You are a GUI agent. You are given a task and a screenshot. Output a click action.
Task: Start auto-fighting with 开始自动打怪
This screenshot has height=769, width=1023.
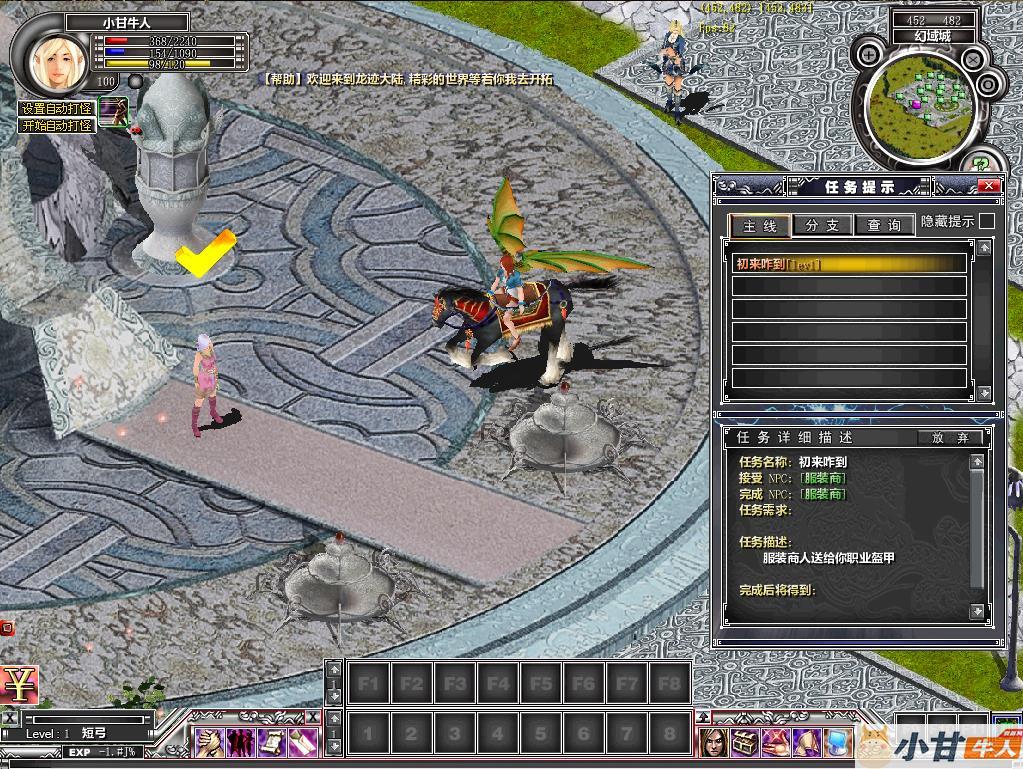pyautogui.click(x=57, y=126)
